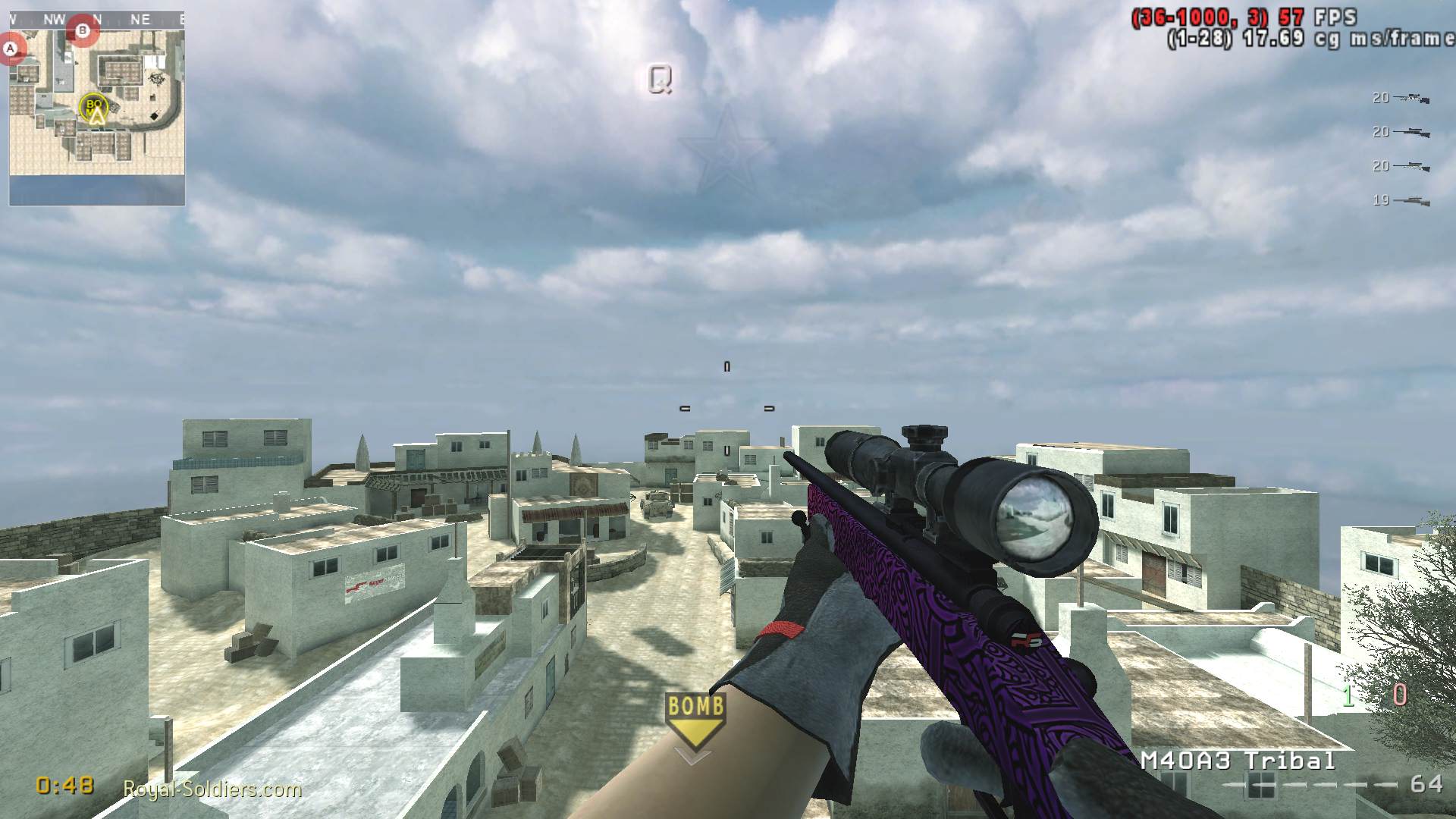Click the second sniper rifle killfeed icon
Viewport: 1456px width, 819px height.
pyautogui.click(x=1411, y=131)
